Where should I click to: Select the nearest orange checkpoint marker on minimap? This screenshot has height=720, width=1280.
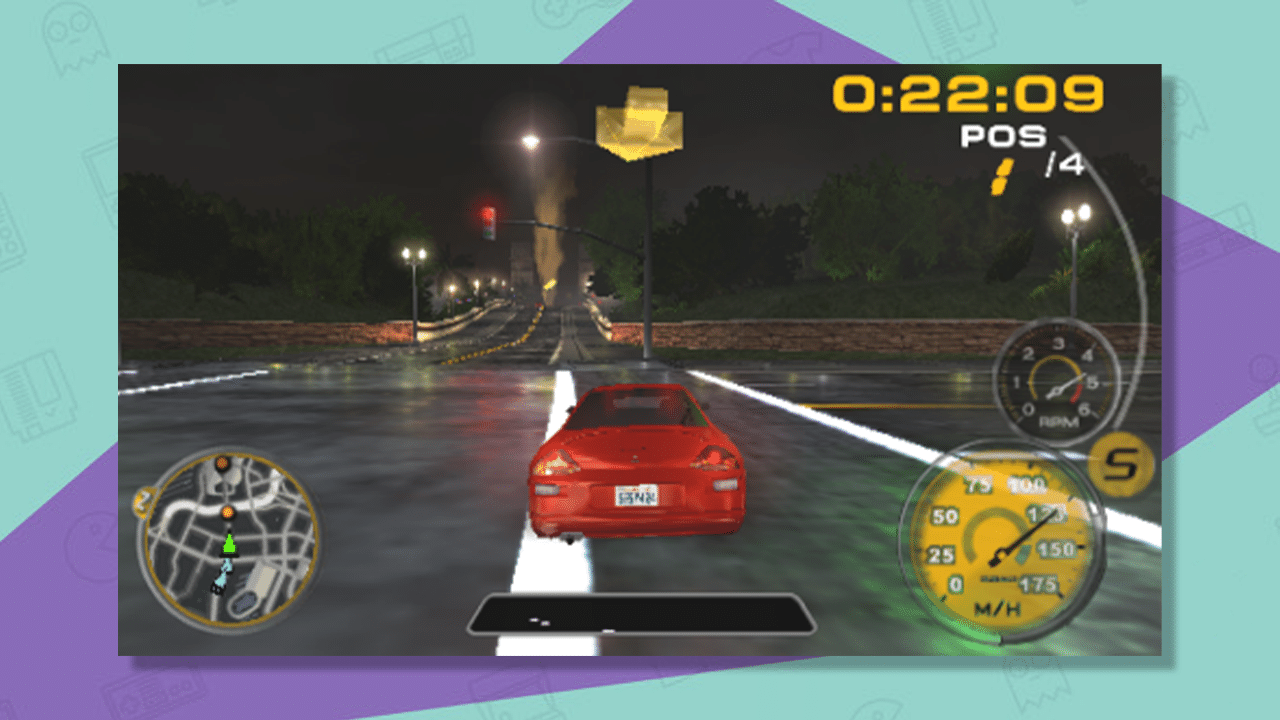[227, 512]
